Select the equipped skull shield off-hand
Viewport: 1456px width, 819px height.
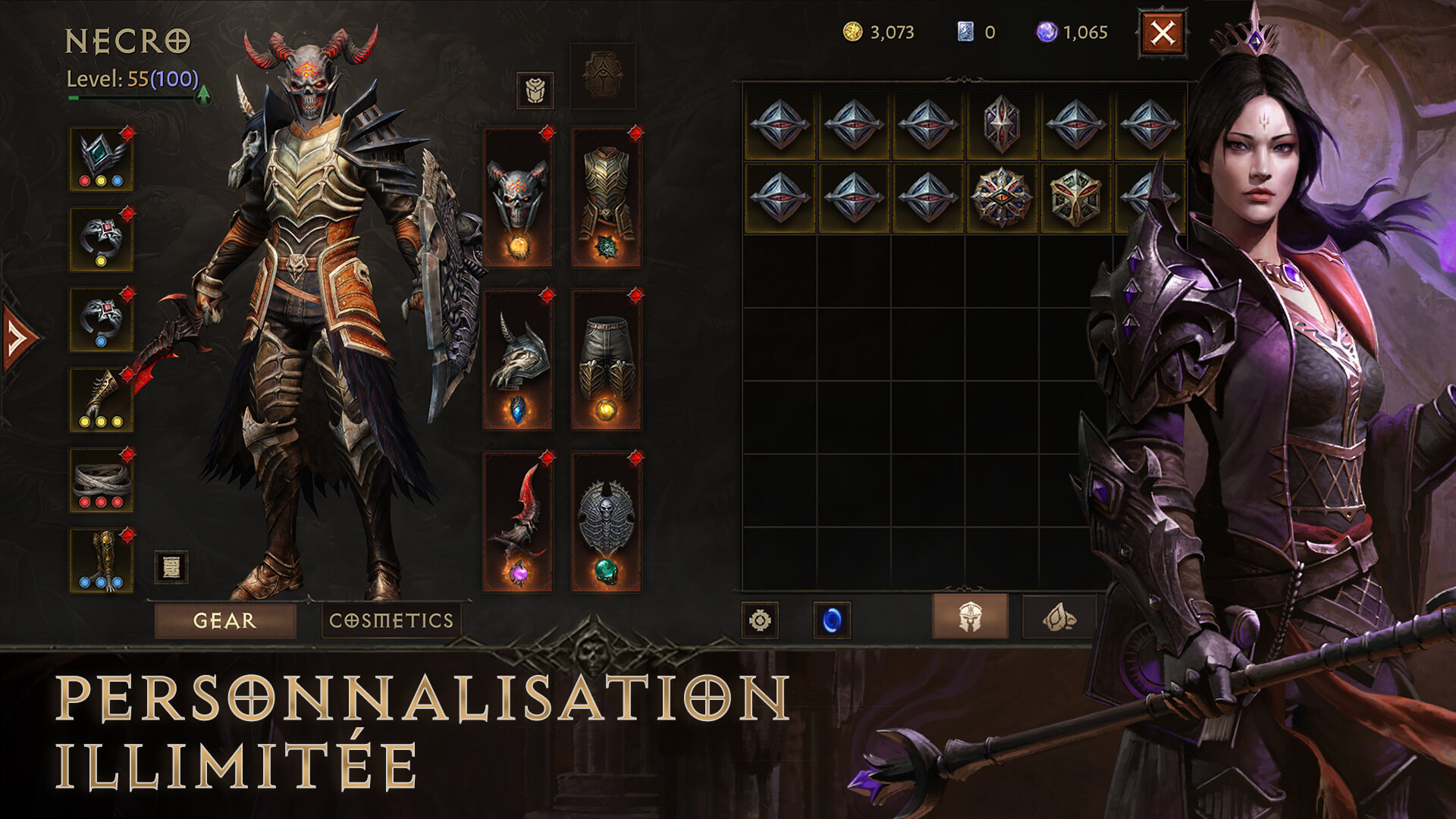pyautogui.click(x=606, y=522)
